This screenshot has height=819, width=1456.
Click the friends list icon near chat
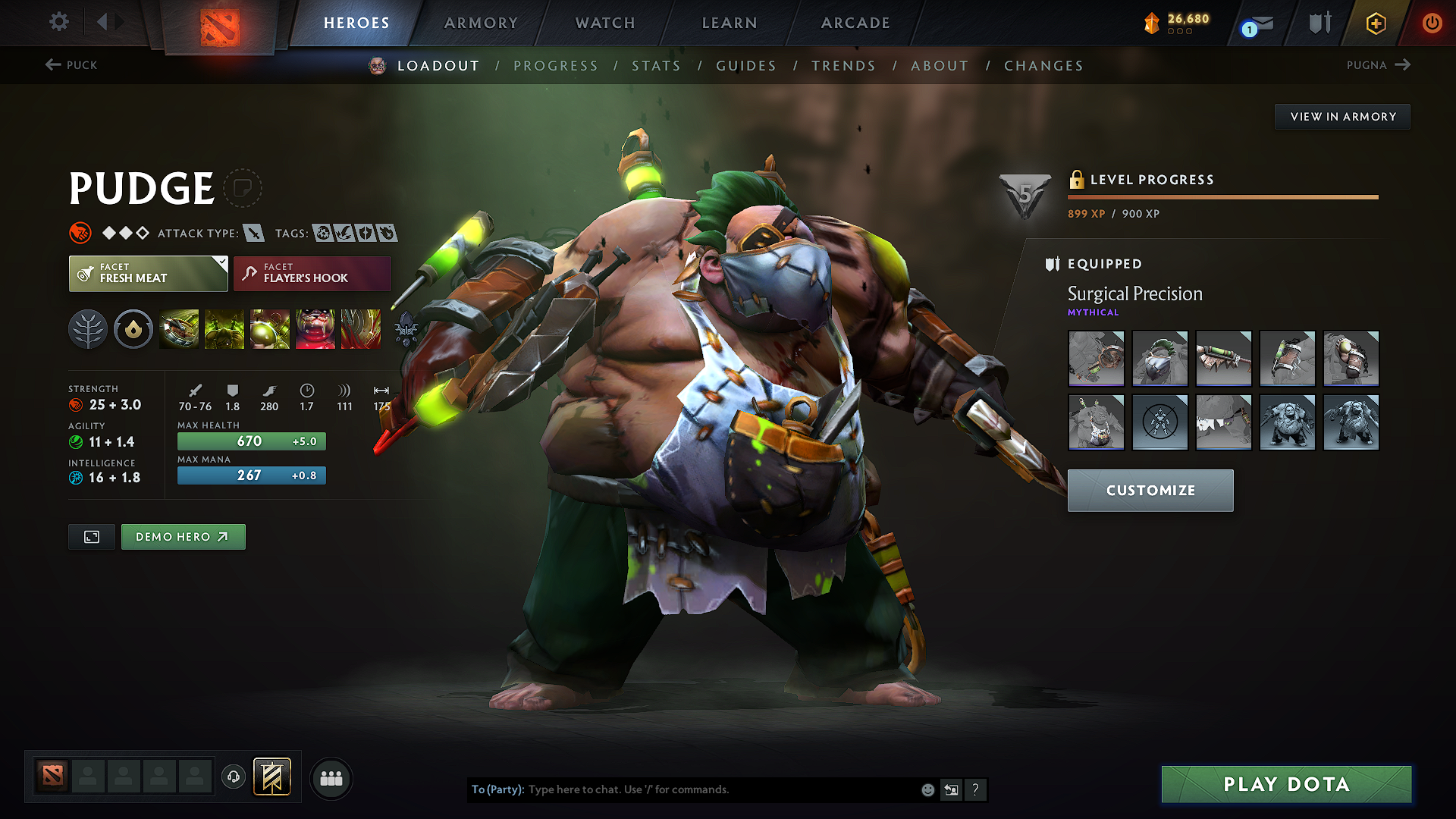(331, 778)
